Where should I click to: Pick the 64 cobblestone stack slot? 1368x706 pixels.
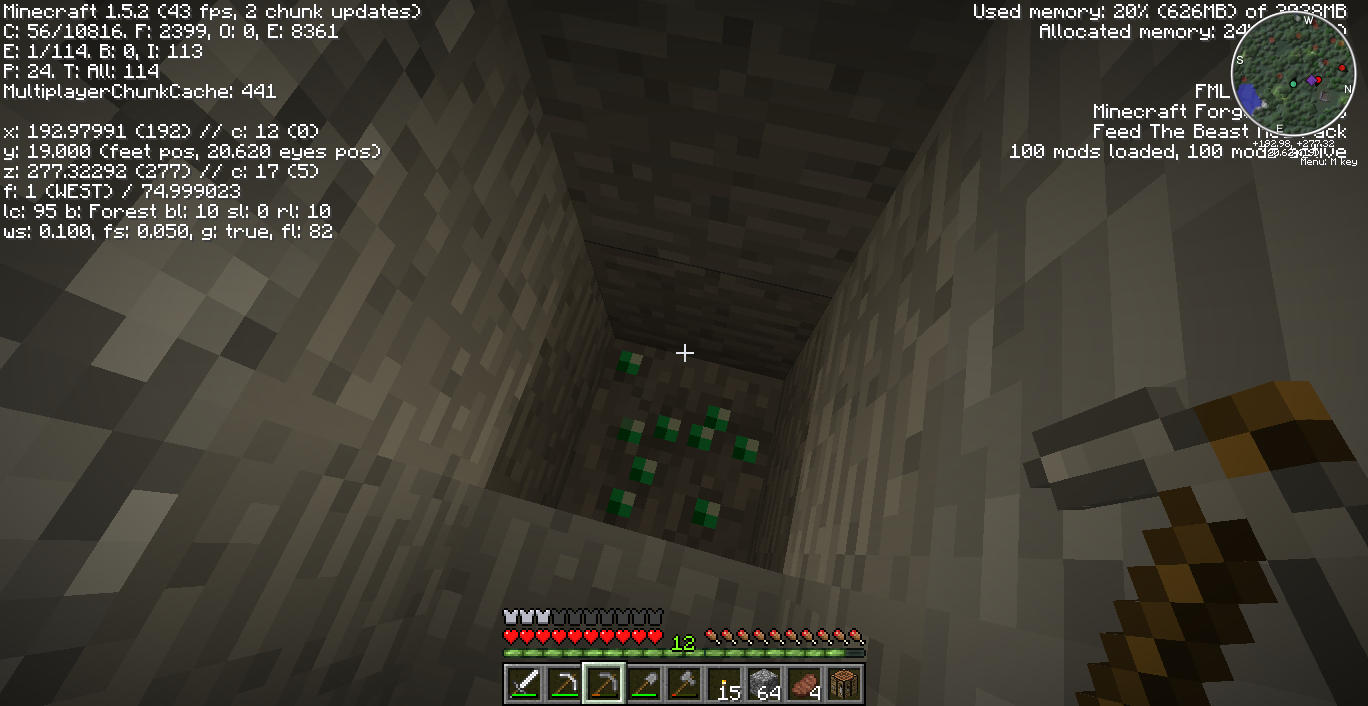764,684
